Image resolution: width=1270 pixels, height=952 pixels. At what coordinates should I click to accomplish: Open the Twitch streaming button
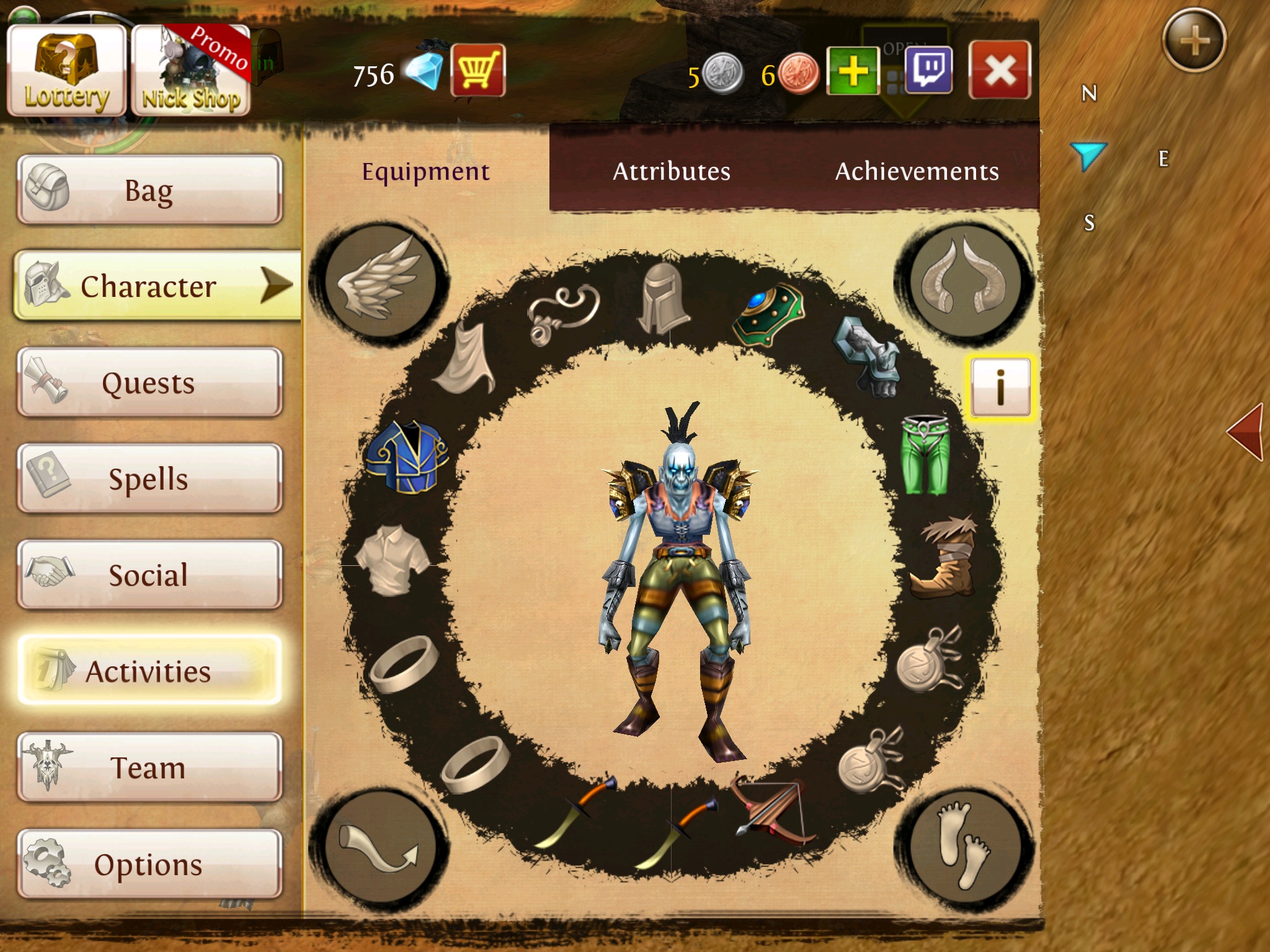pos(929,70)
